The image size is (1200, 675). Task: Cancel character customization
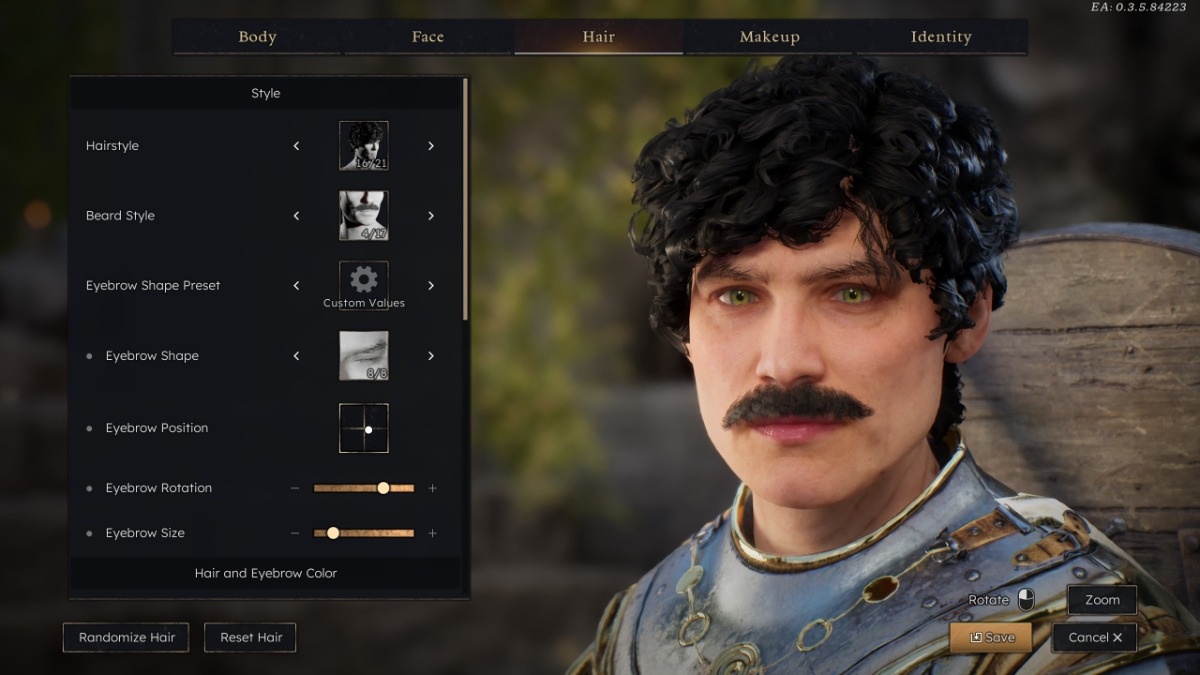1094,637
